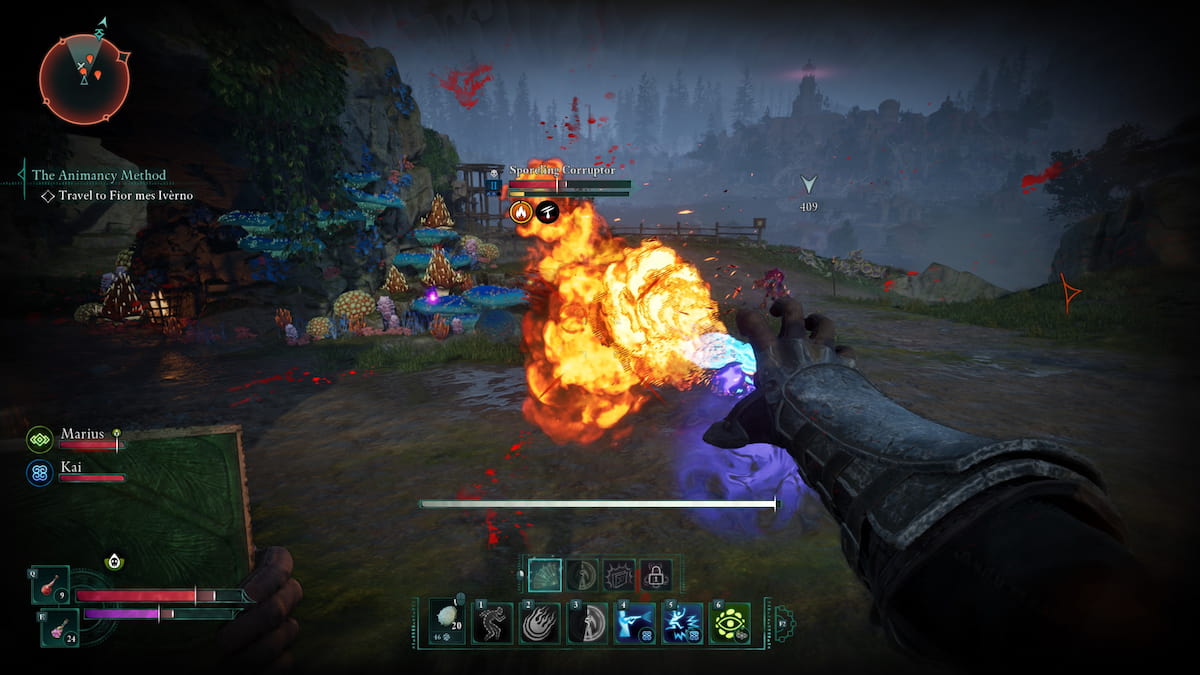Activate the half-shaded figure ability in slot 3
This screenshot has width=1200, height=675.
(x=587, y=623)
